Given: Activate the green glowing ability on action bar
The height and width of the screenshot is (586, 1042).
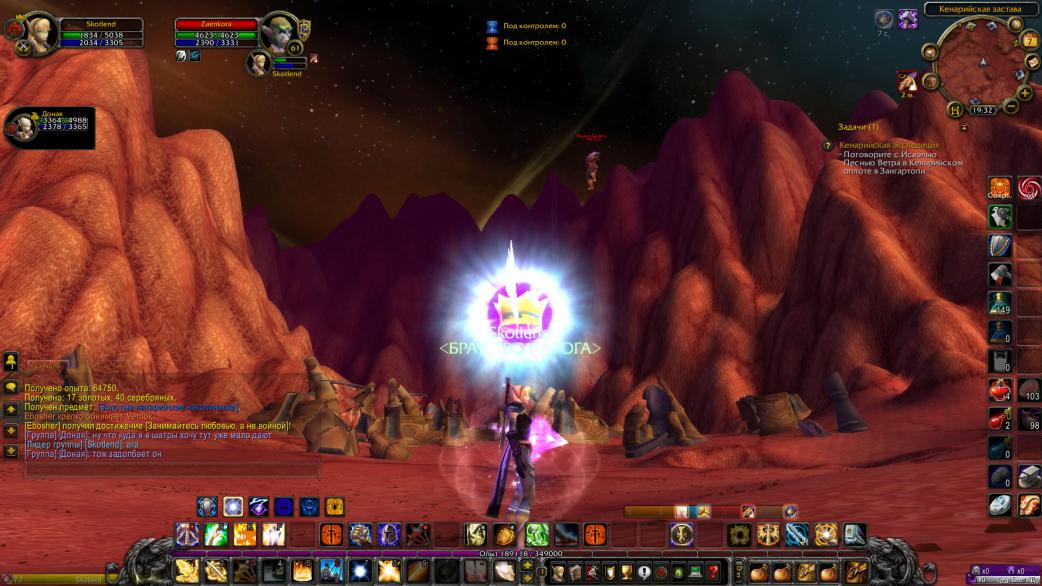Looking at the screenshot, I should pos(537,534).
